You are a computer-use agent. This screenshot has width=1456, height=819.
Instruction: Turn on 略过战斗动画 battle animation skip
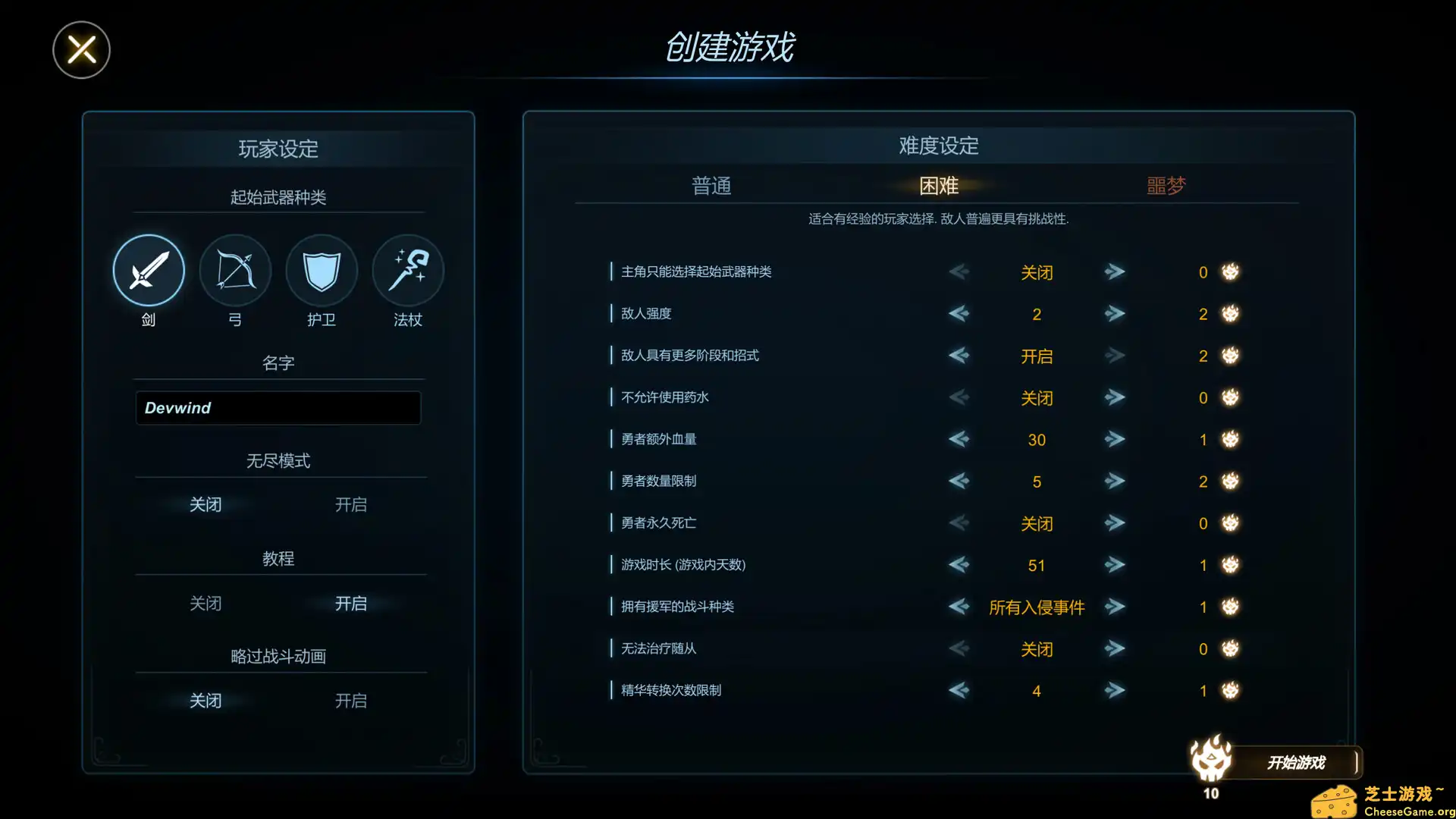[350, 700]
